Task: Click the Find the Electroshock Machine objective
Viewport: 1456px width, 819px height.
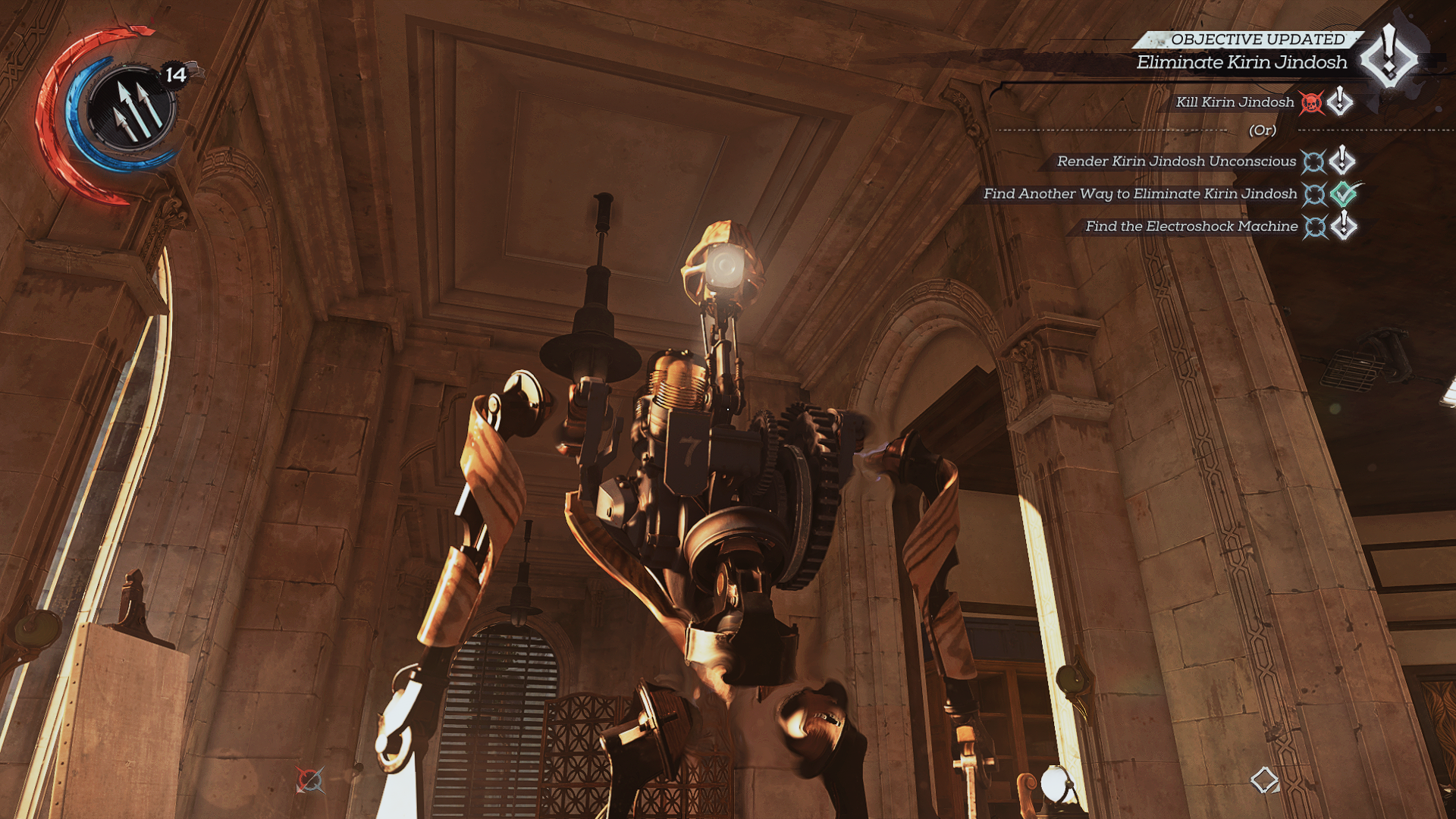Action: pos(1191,227)
